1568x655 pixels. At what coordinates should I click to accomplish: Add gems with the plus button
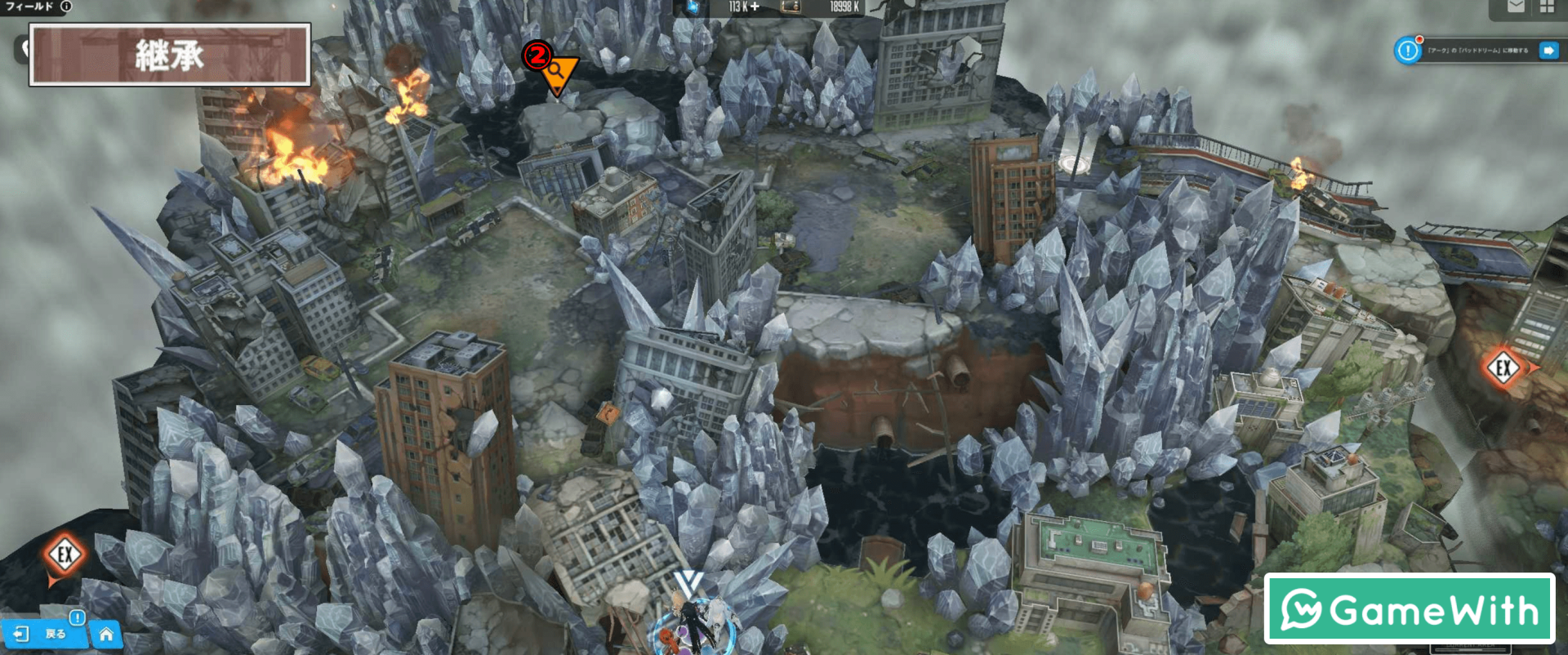point(755,7)
